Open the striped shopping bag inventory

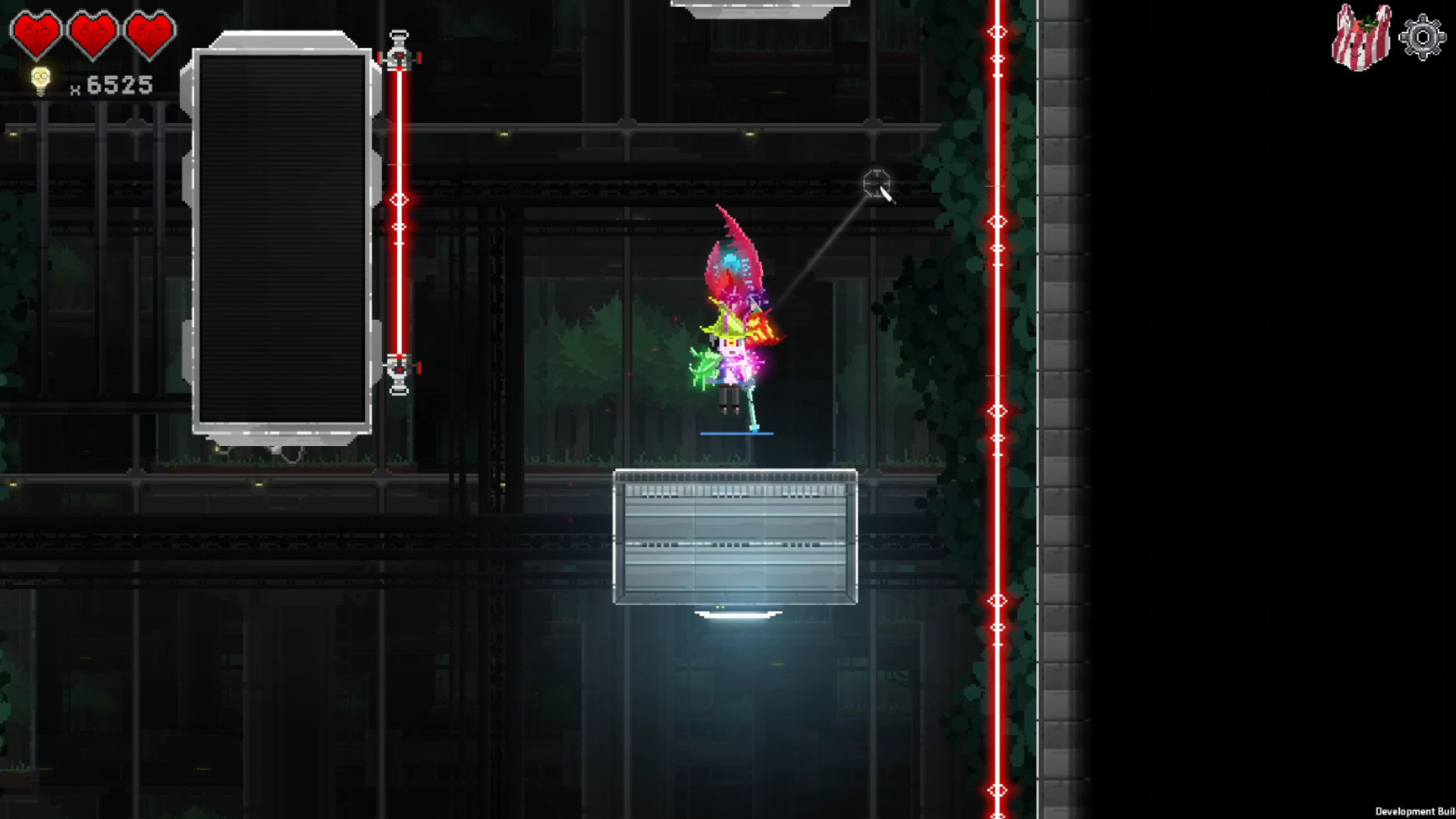pos(1361,37)
